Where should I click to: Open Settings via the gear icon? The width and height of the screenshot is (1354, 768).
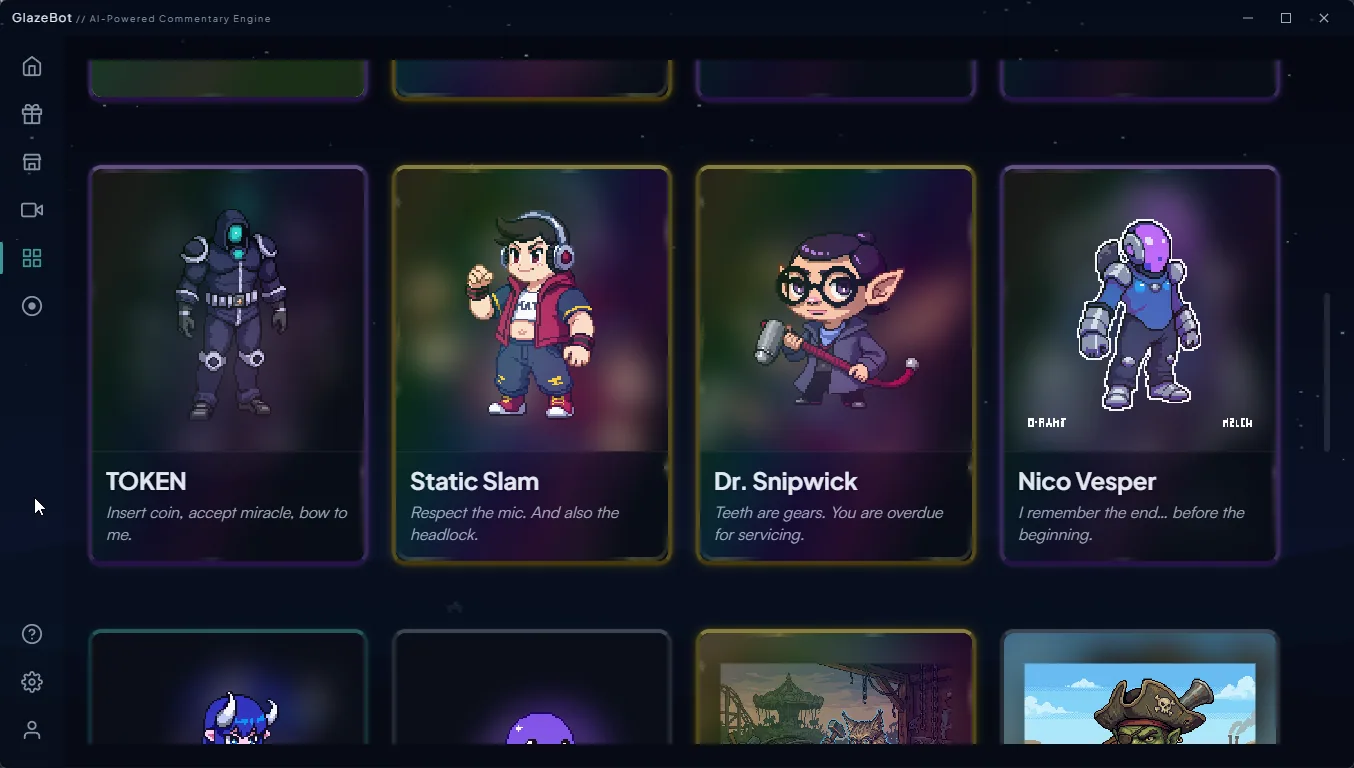[31, 681]
